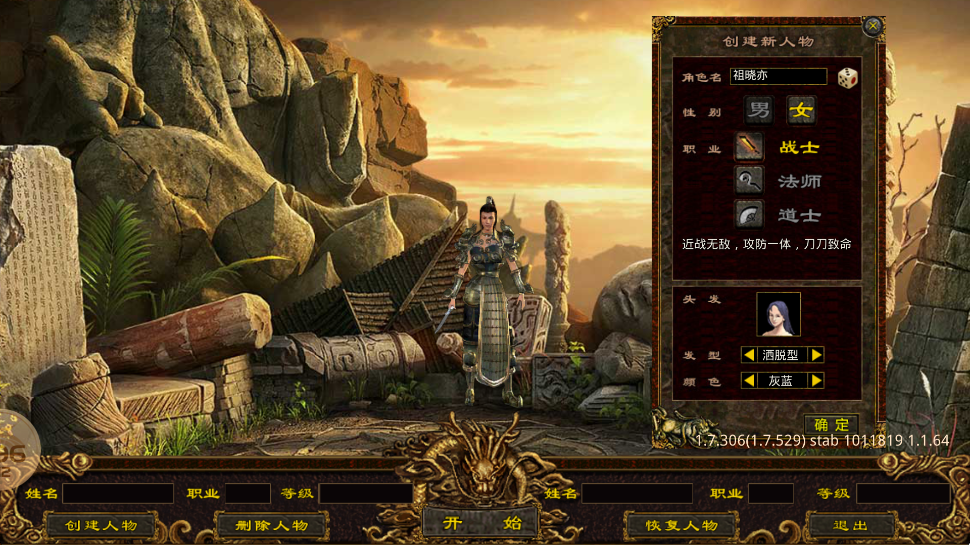Confirm character creation with 确定
Viewport: 970px width, 545px height.
click(831, 425)
